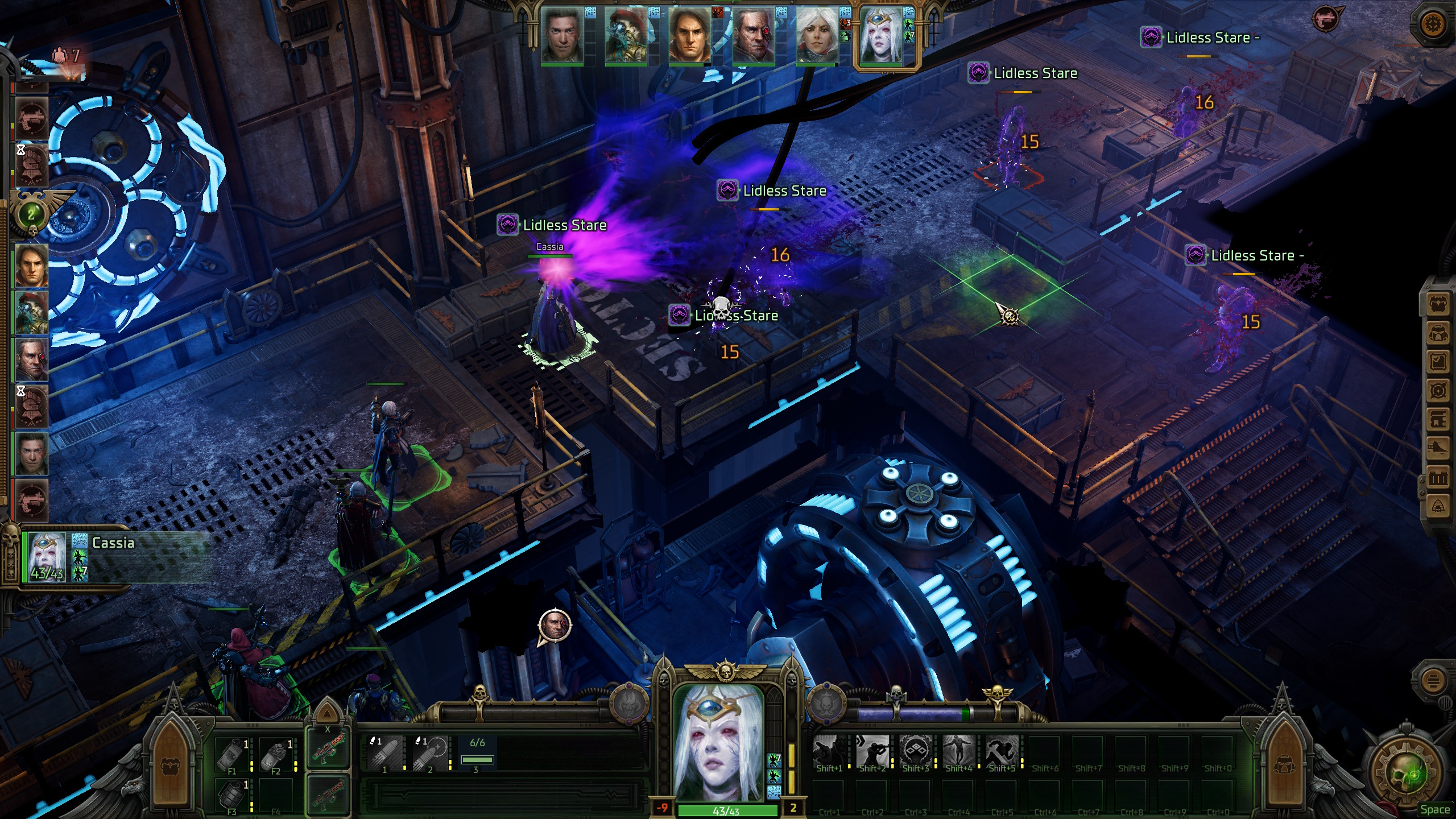Select Cassia's portrait in the top party bar
The height and width of the screenshot is (819, 1456).
(x=880, y=35)
